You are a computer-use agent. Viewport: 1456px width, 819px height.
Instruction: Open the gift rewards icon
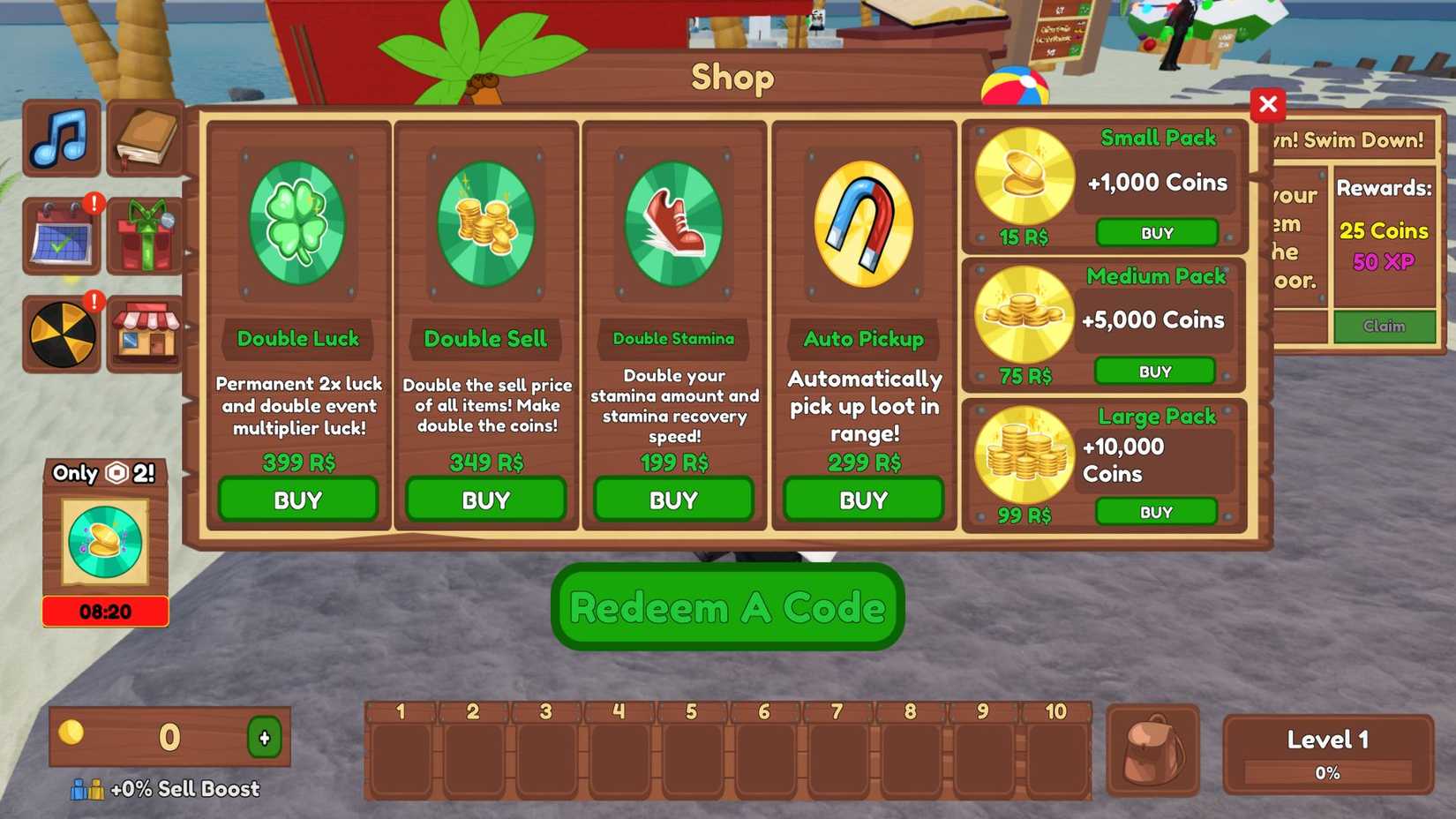[144, 236]
